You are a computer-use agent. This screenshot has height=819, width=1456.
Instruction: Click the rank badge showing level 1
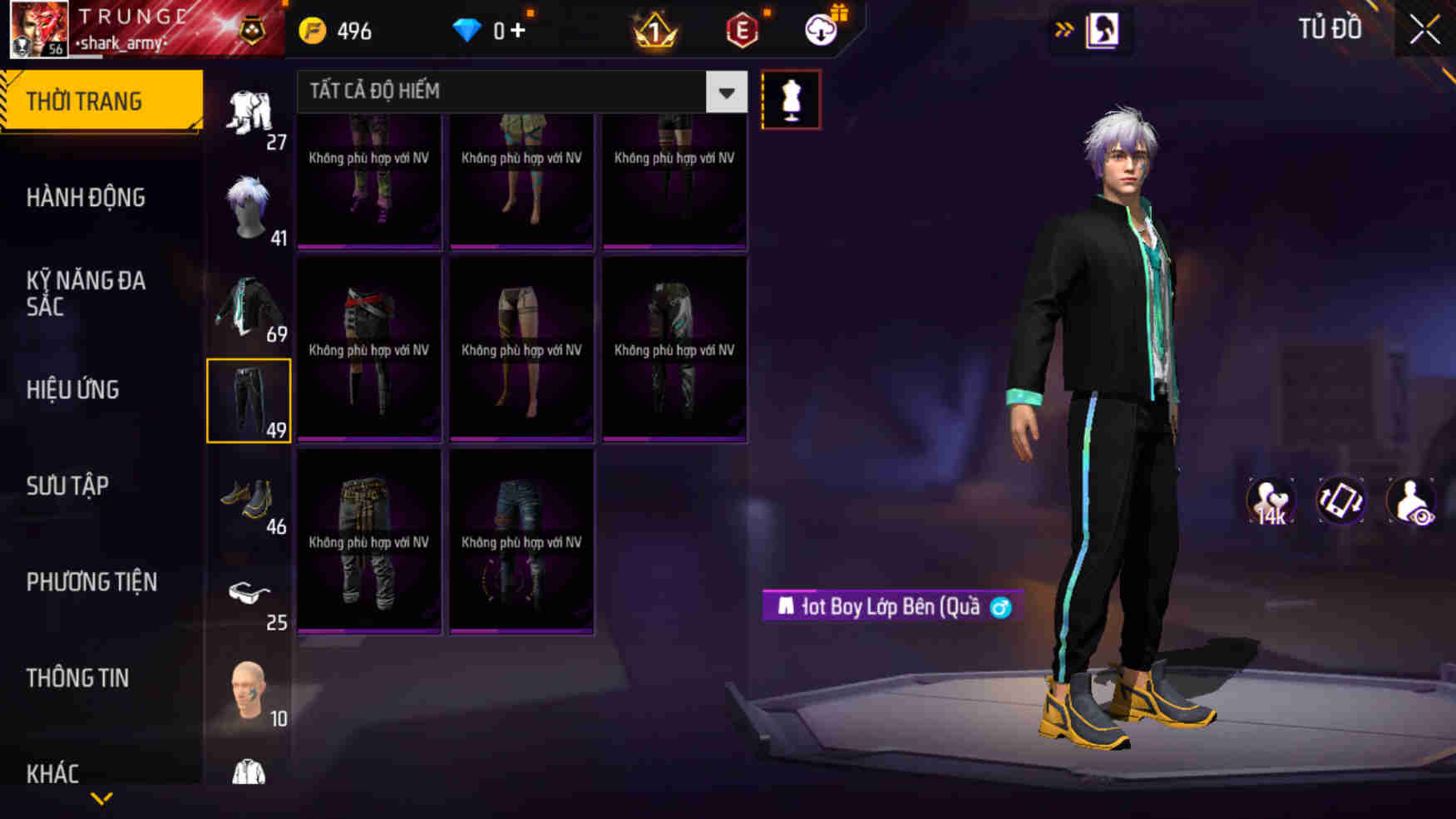656,30
